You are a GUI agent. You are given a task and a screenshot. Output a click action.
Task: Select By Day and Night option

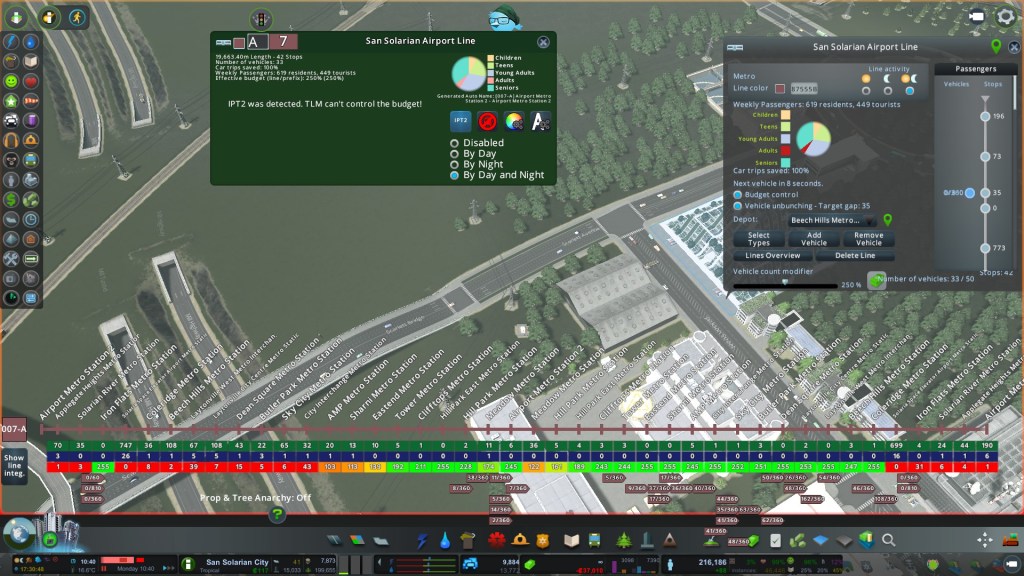pyautogui.click(x=455, y=175)
